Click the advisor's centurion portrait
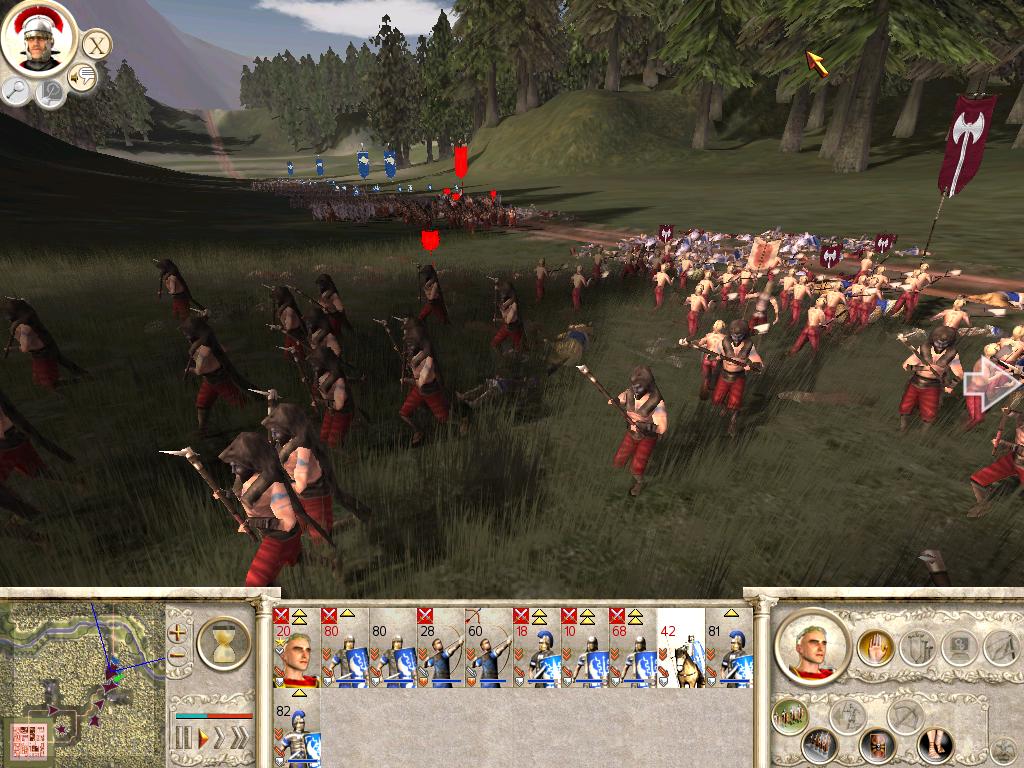Viewport: 1024px width, 768px height. (x=39, y=38)
